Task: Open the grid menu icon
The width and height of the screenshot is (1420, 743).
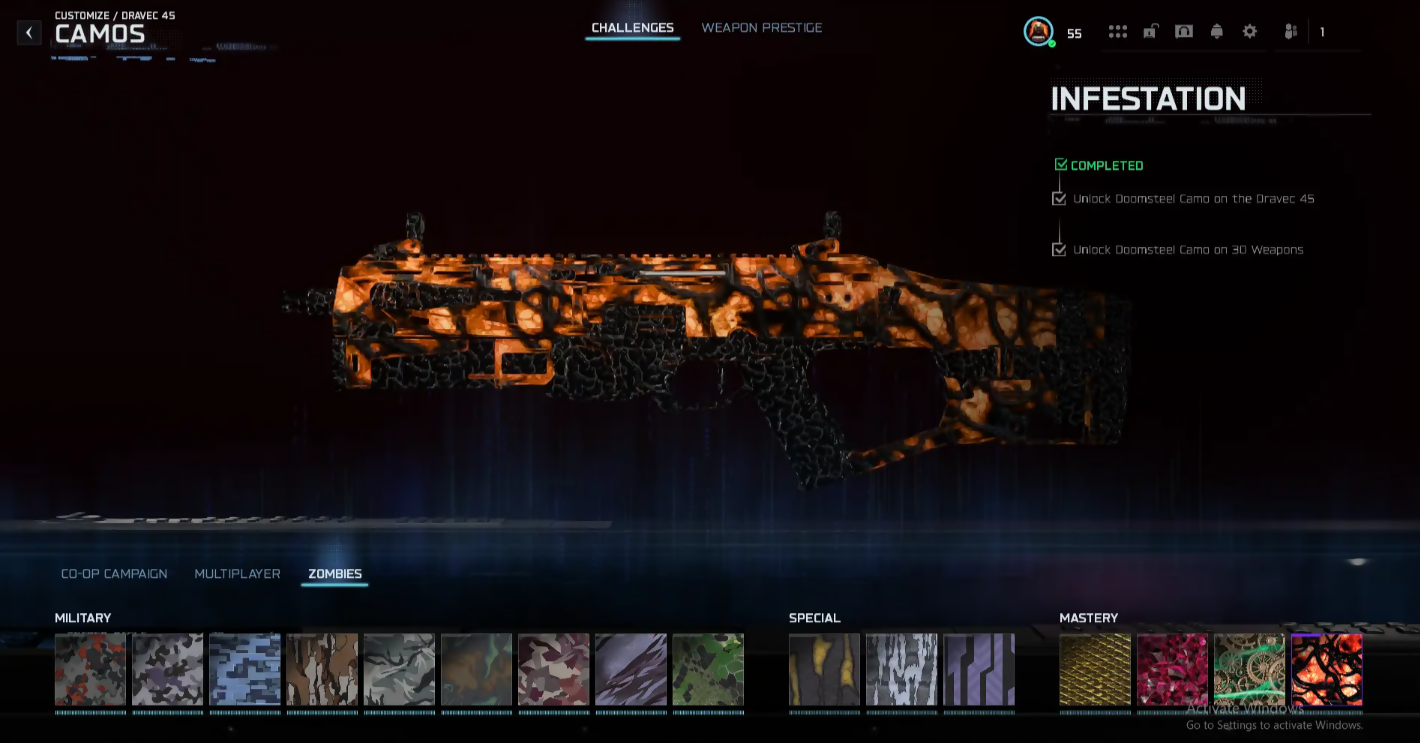Action: point(1118,32)
